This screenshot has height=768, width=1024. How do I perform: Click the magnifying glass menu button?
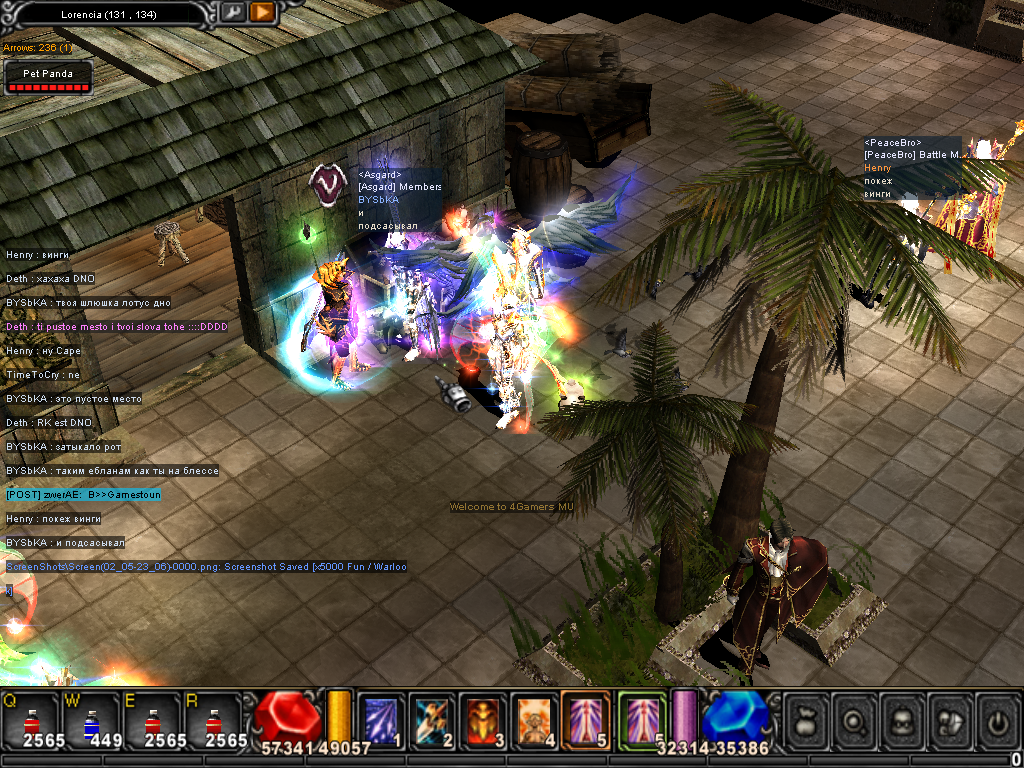click(x=856, y=720)
